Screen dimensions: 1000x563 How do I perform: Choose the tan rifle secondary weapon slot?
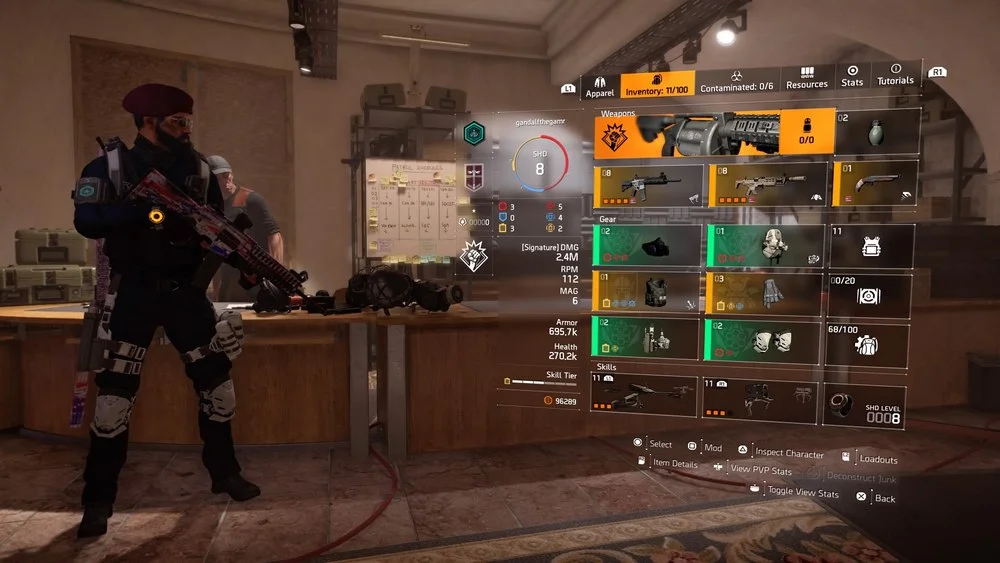(x=766, y=184)
